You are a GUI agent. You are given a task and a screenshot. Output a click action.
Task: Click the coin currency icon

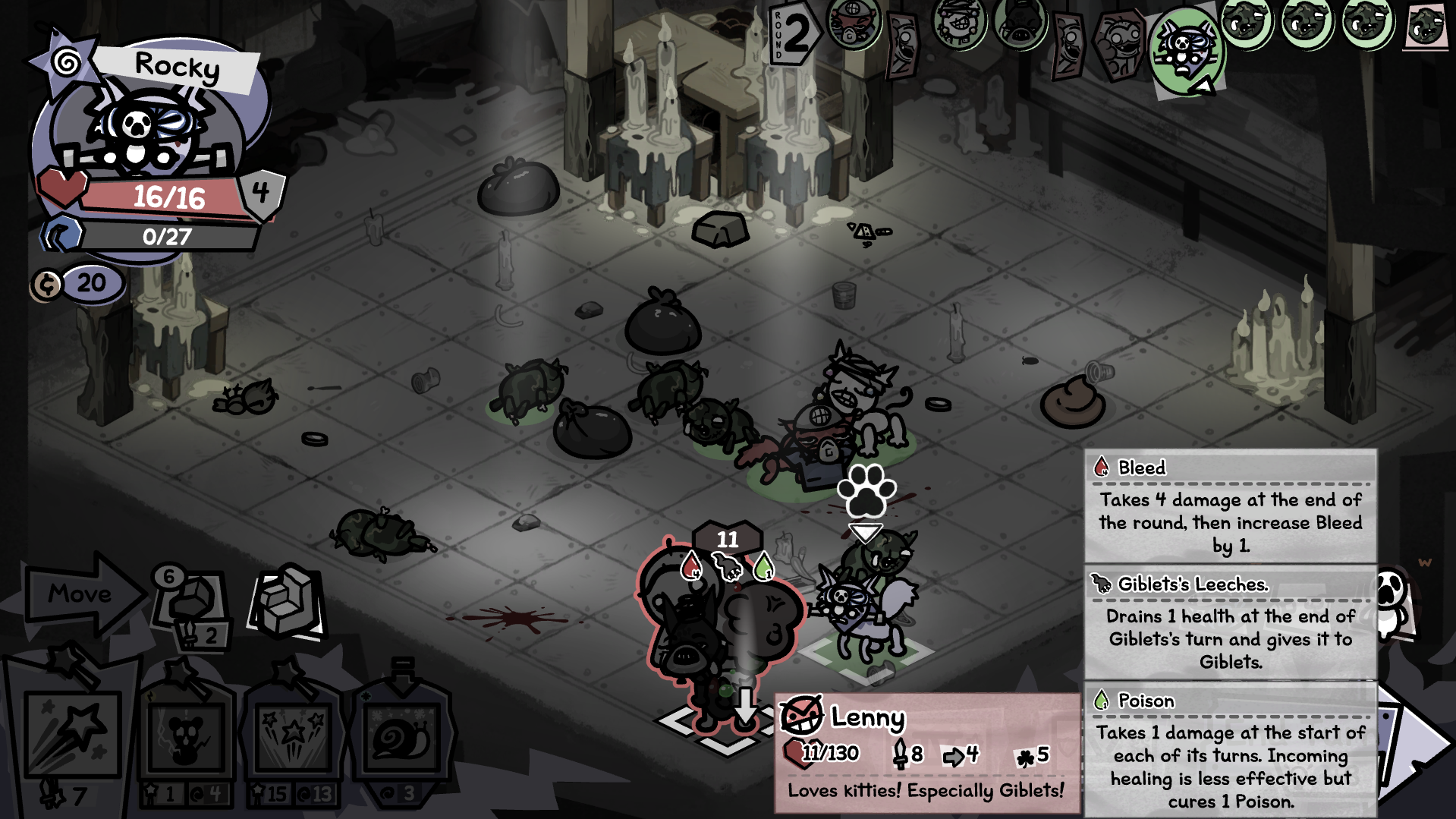click(47, 285)
